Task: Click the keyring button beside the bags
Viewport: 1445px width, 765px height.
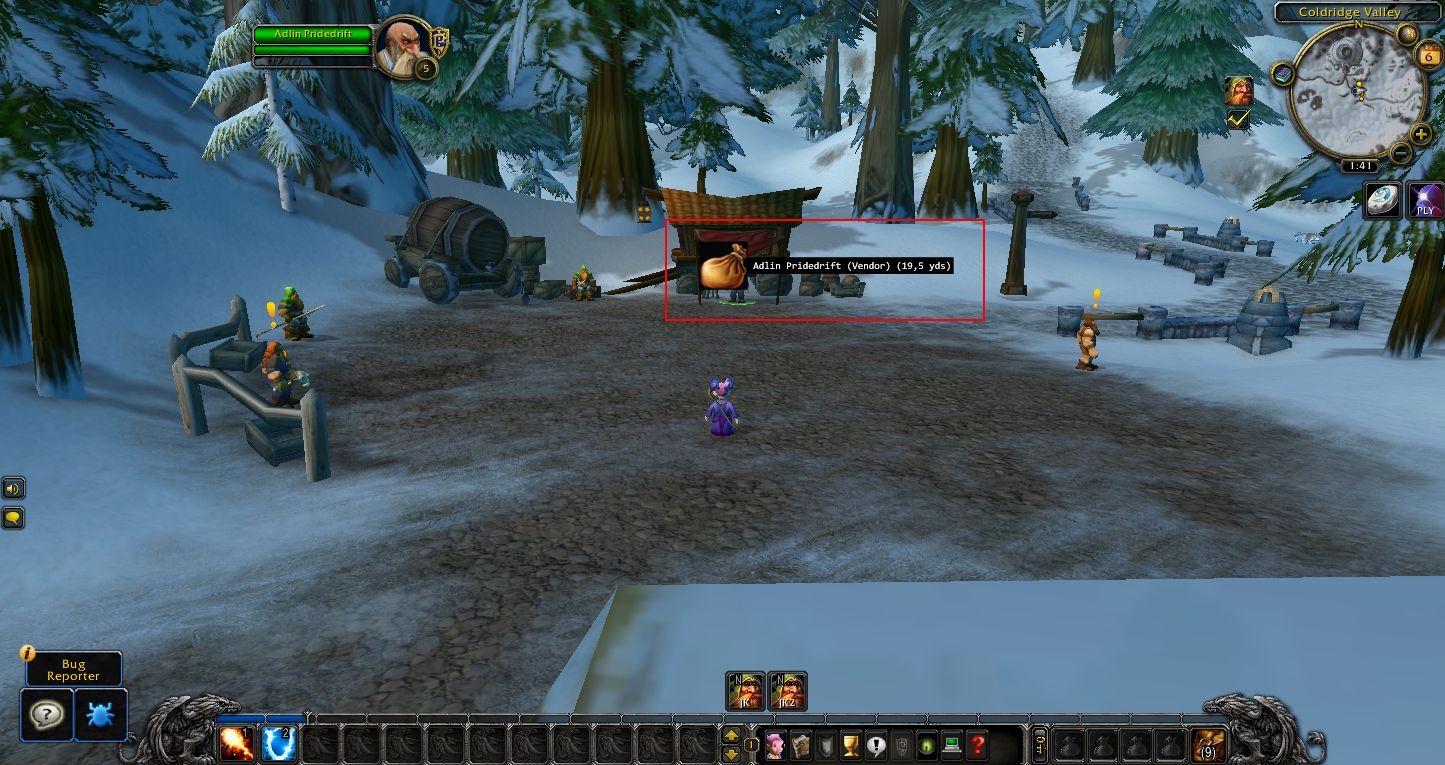Action: [1040, 745]
